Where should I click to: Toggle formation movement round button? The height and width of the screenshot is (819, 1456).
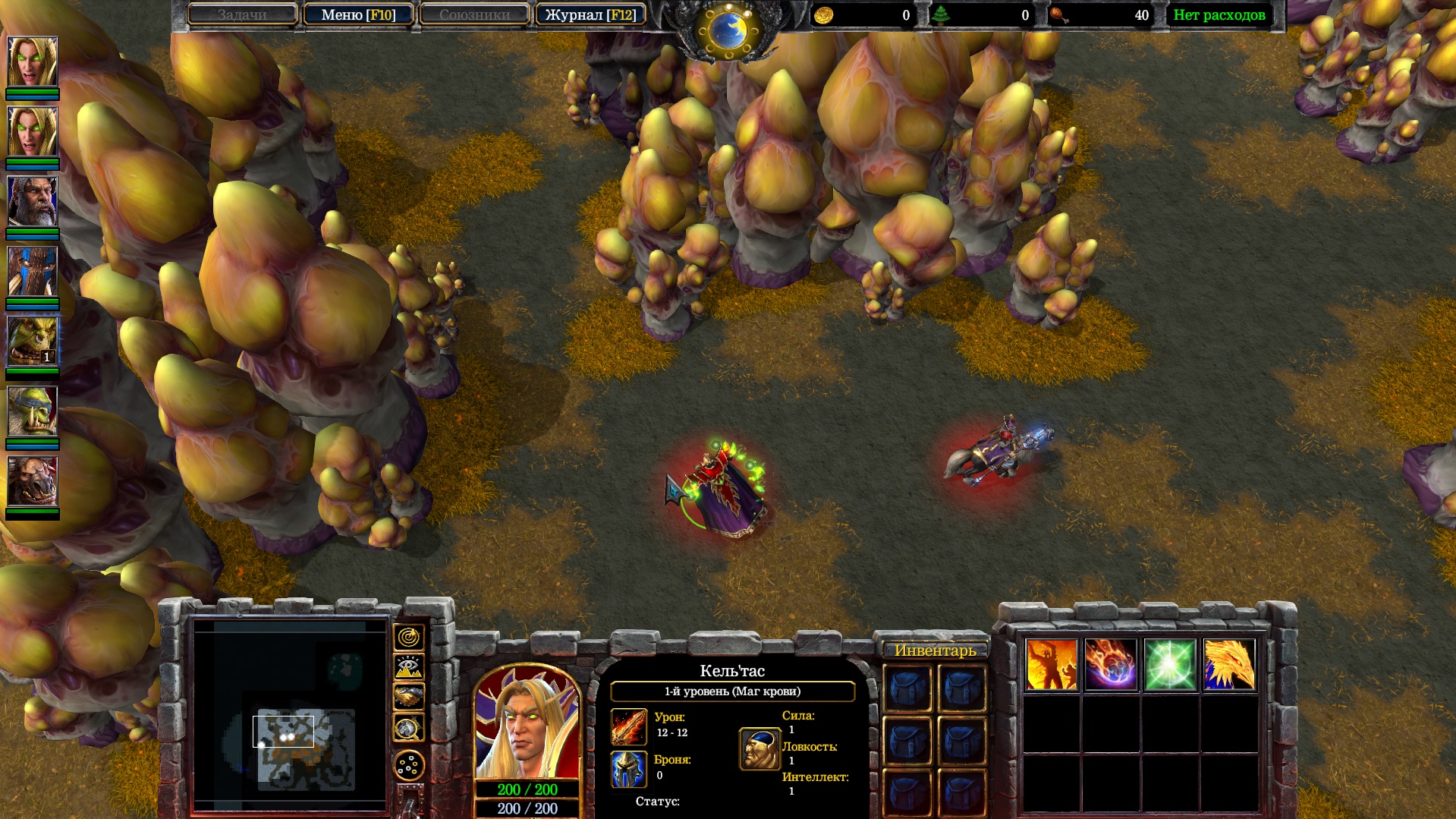(x=408, y=766)
